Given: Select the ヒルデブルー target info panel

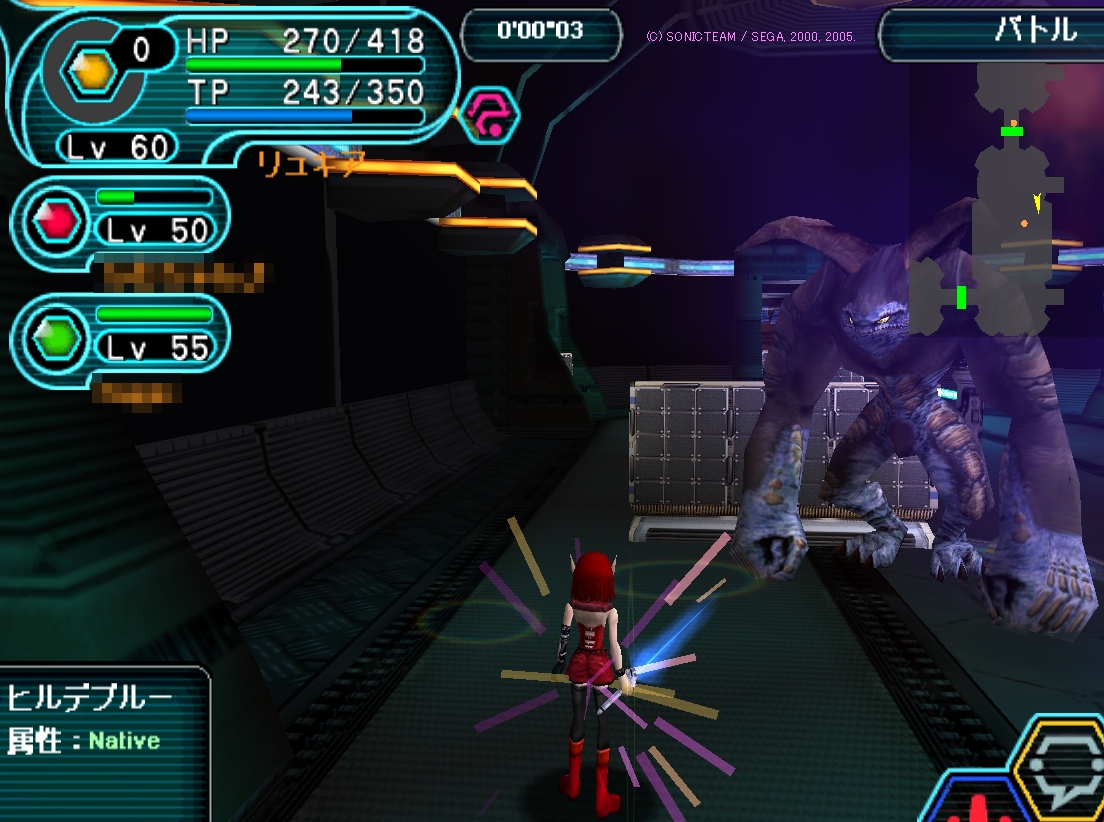Looking at the screenshot, I should (100, 732).
